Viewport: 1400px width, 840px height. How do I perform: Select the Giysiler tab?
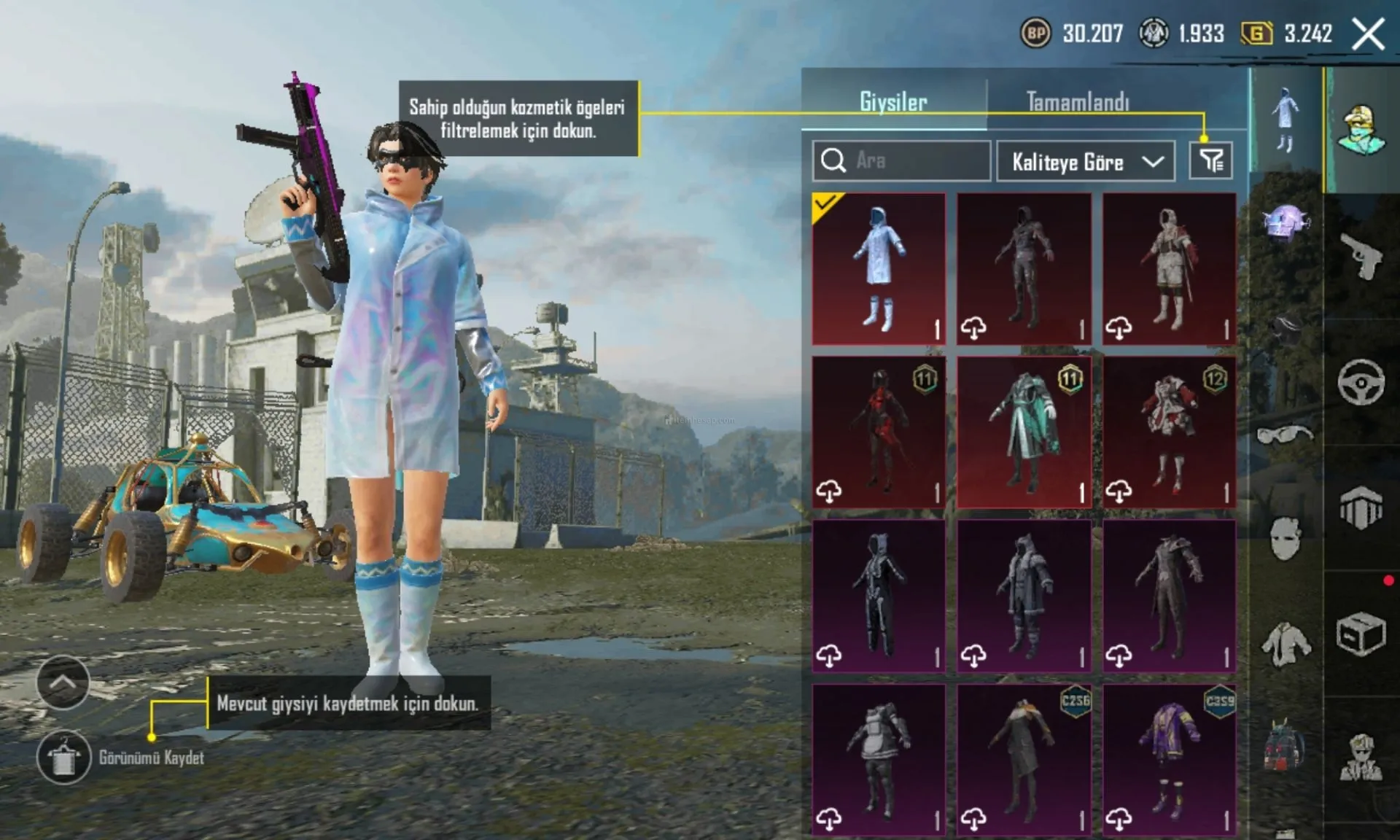click(893, 101)
